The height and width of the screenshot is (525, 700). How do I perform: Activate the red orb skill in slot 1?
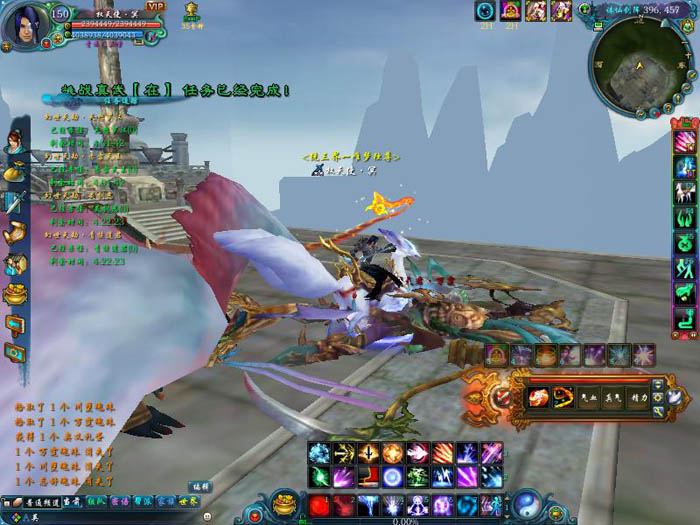(x=320, y=505)
